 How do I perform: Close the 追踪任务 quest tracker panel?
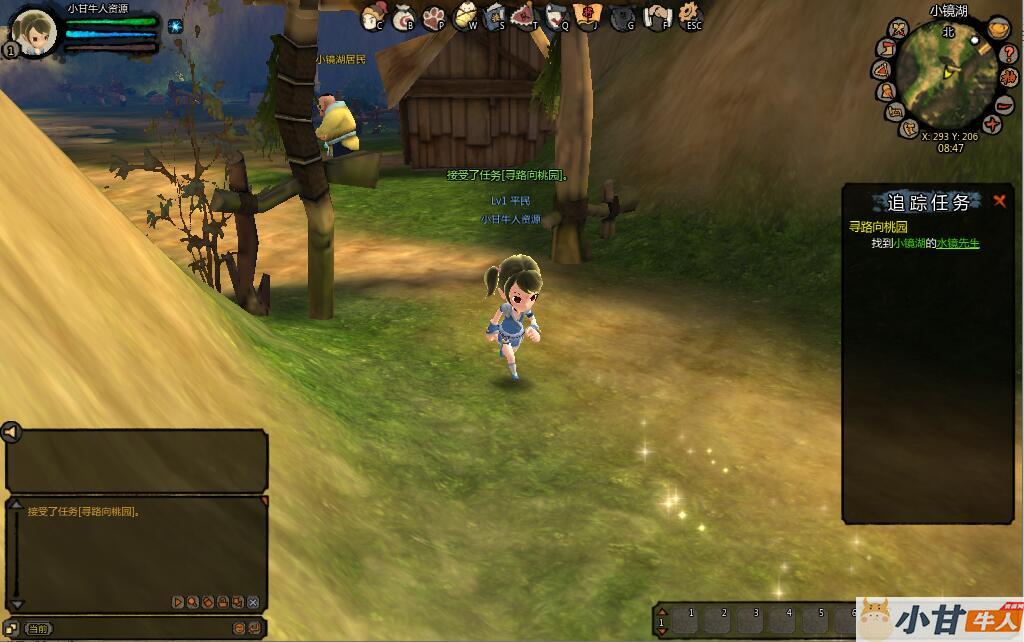pyautogui.click(x=999, y=201)
